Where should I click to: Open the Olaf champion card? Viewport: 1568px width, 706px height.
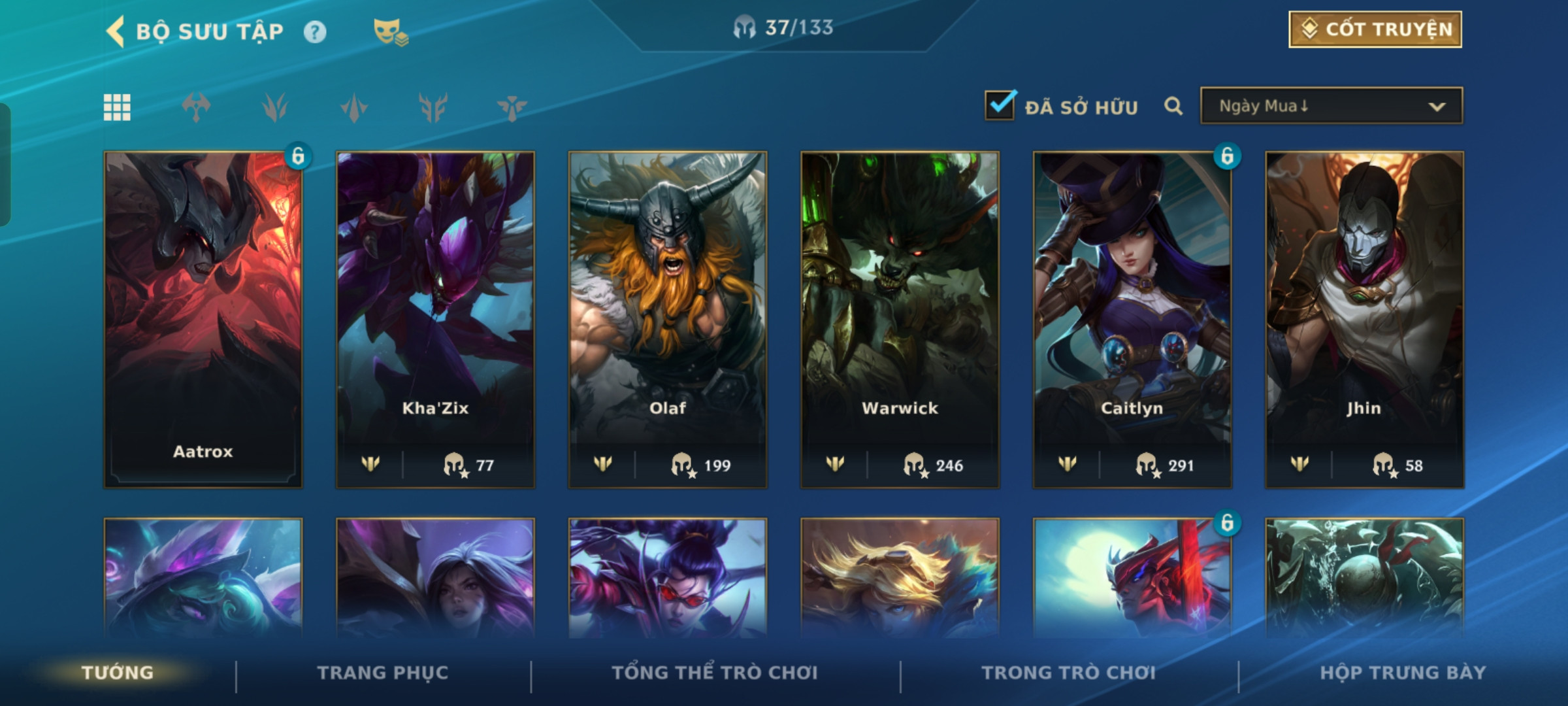668,320
